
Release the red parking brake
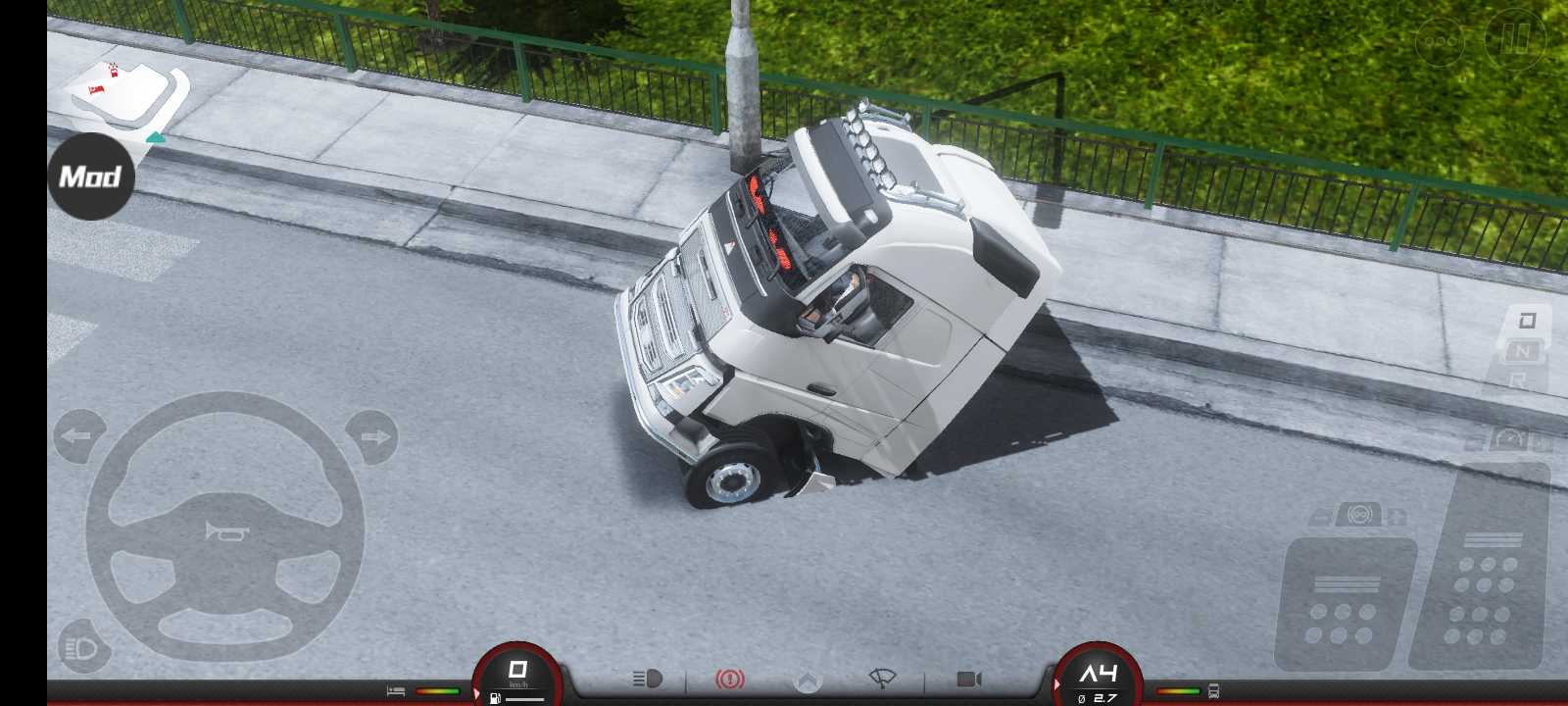(729, 679)
